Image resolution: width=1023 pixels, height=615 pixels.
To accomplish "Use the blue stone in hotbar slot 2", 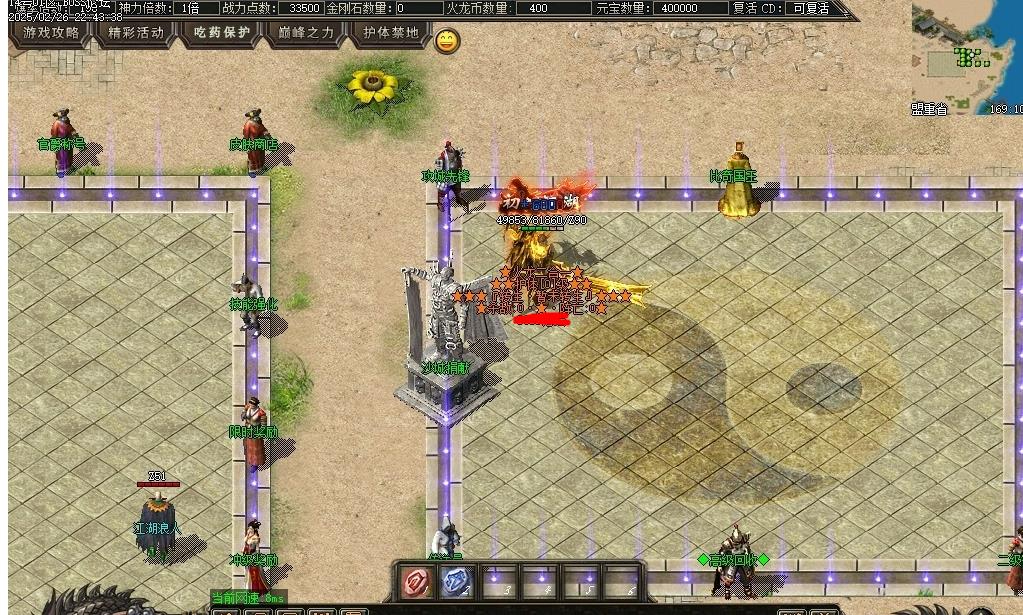I will pos(457,581).
